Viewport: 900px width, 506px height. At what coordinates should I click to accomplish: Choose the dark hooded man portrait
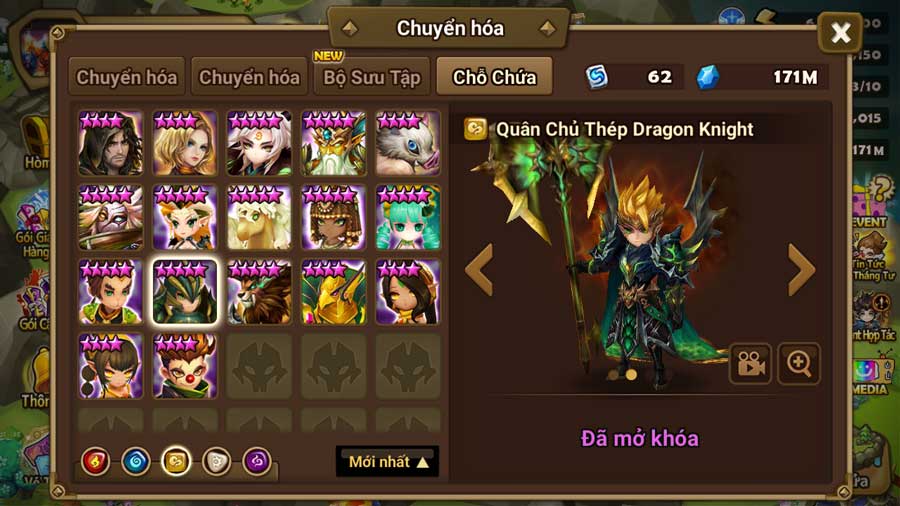(x=111, y=143)
